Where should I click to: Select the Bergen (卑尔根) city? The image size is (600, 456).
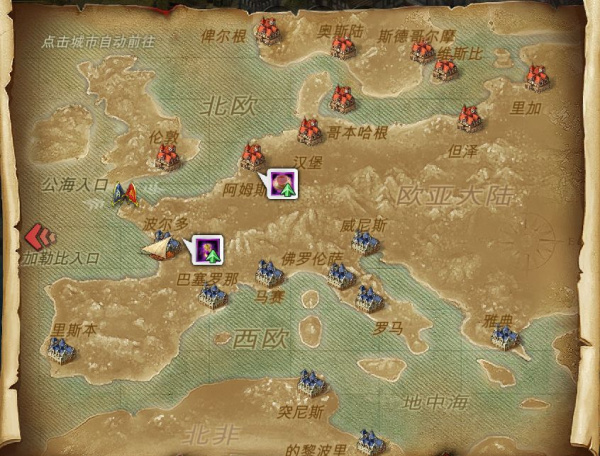[267, 30]
